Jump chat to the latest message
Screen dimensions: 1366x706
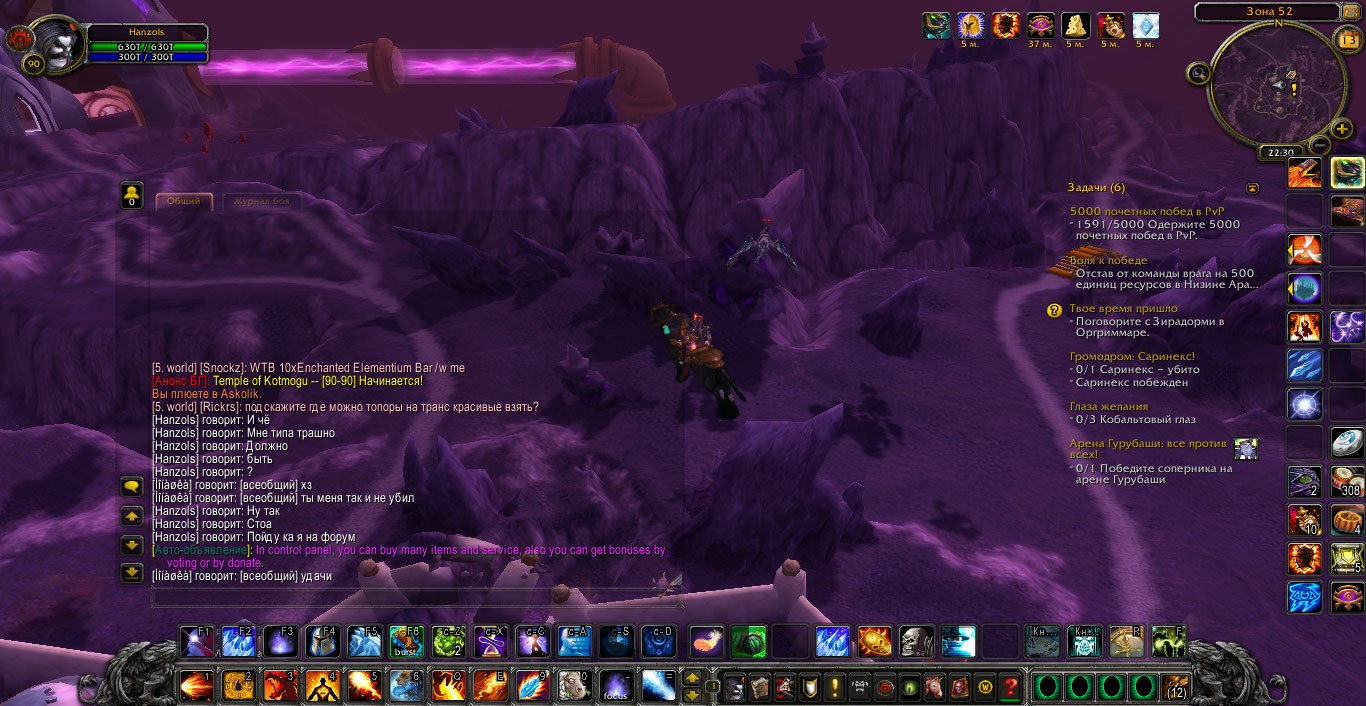click(131, 573)
